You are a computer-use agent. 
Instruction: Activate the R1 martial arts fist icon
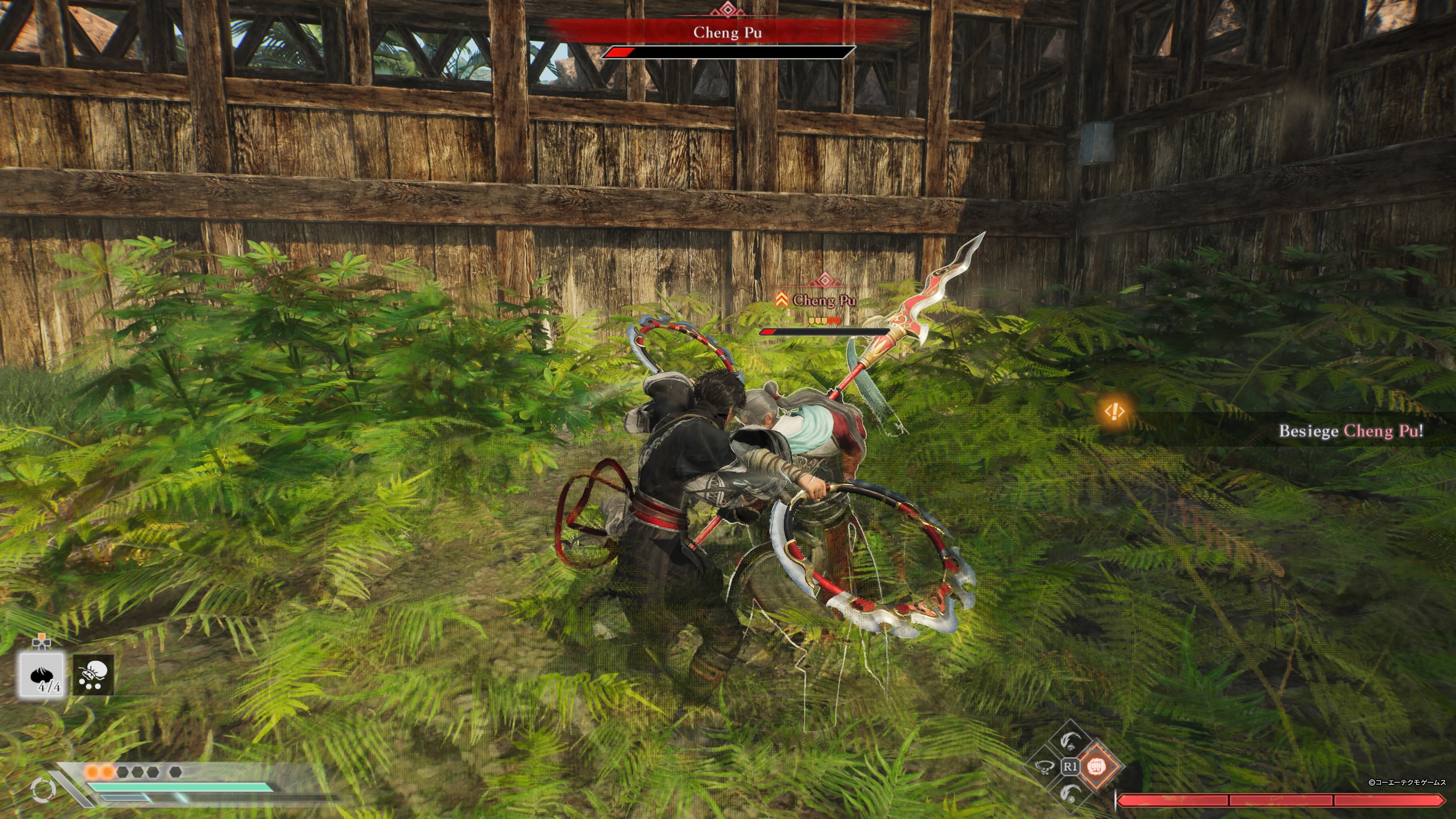pos(1096,767)
